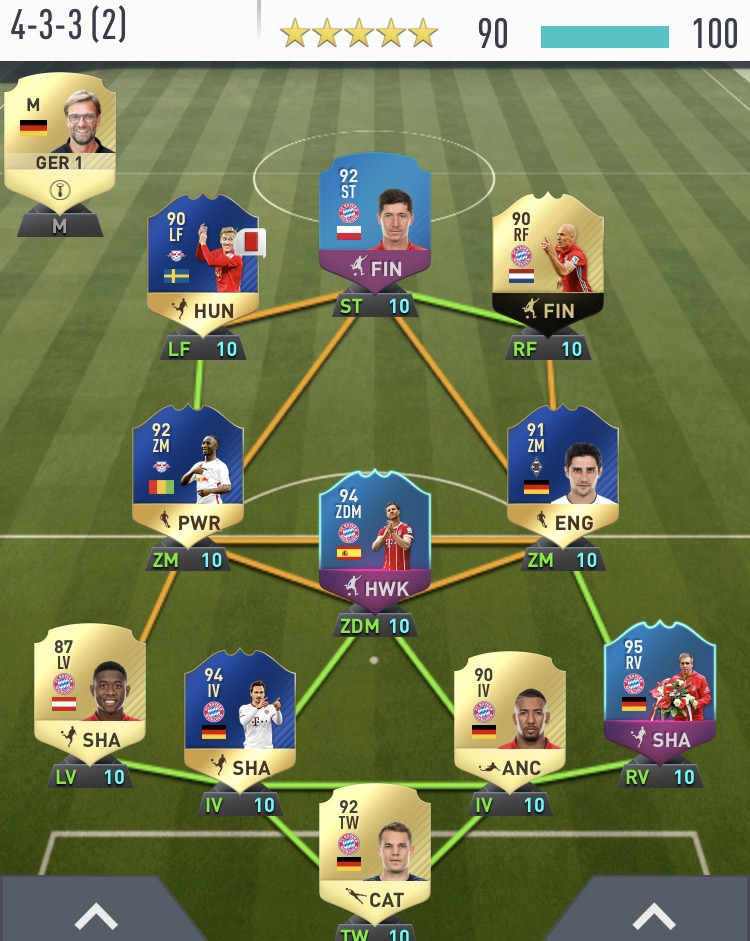Expand the bottom-left arrow panel

coord(97,915)
